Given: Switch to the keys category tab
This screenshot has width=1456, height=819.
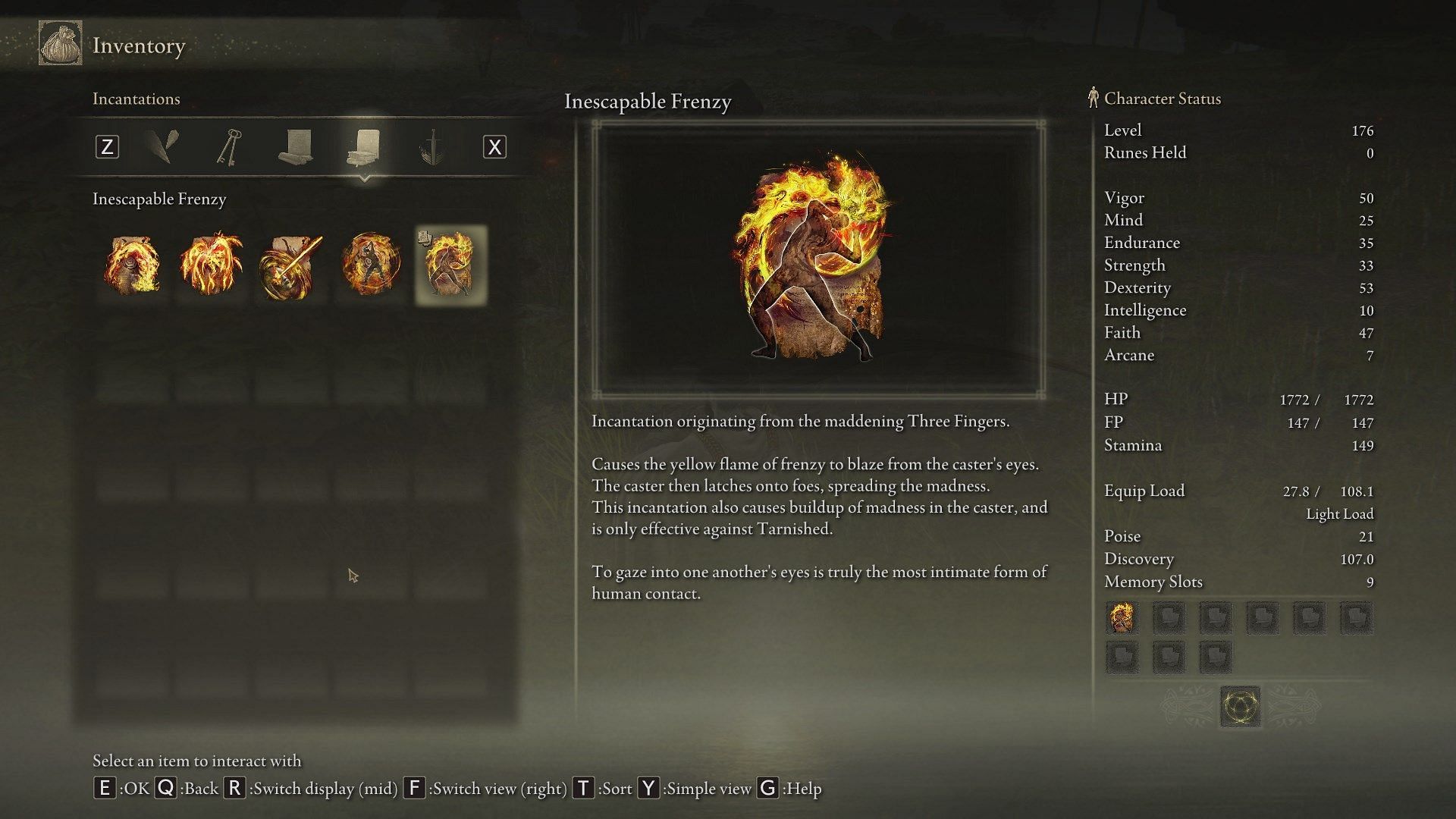Looking at the screenshot, I should [x=229, y=147].
